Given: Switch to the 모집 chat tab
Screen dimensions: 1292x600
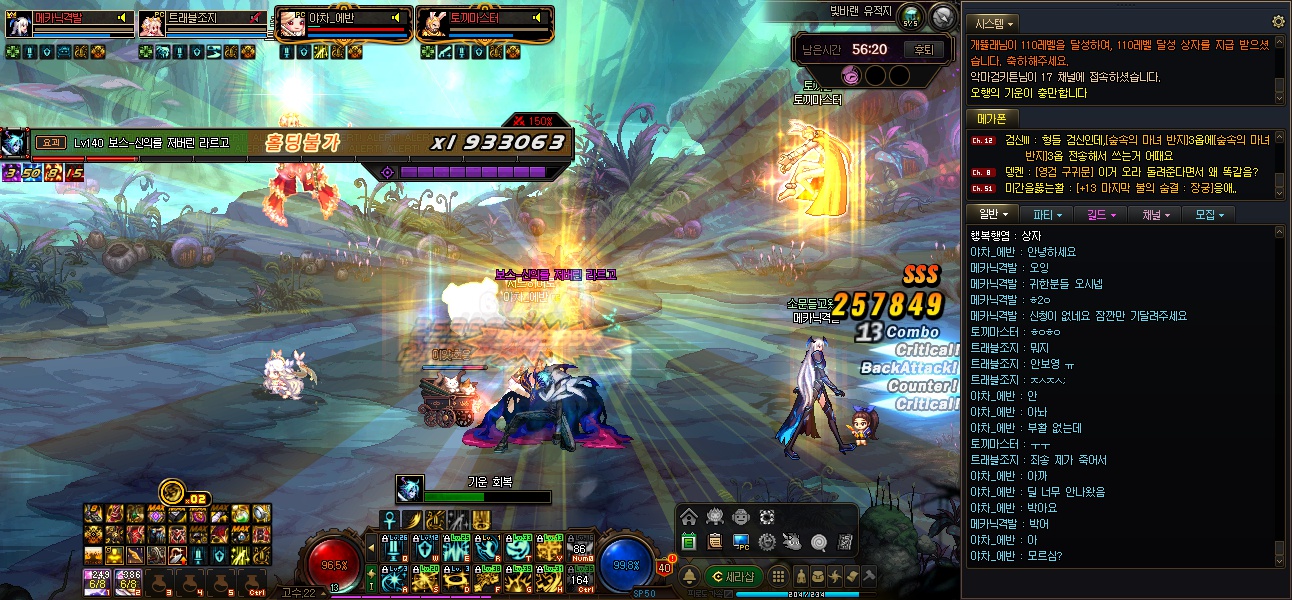Looking at the screenshot, I should click(1209, 214).
